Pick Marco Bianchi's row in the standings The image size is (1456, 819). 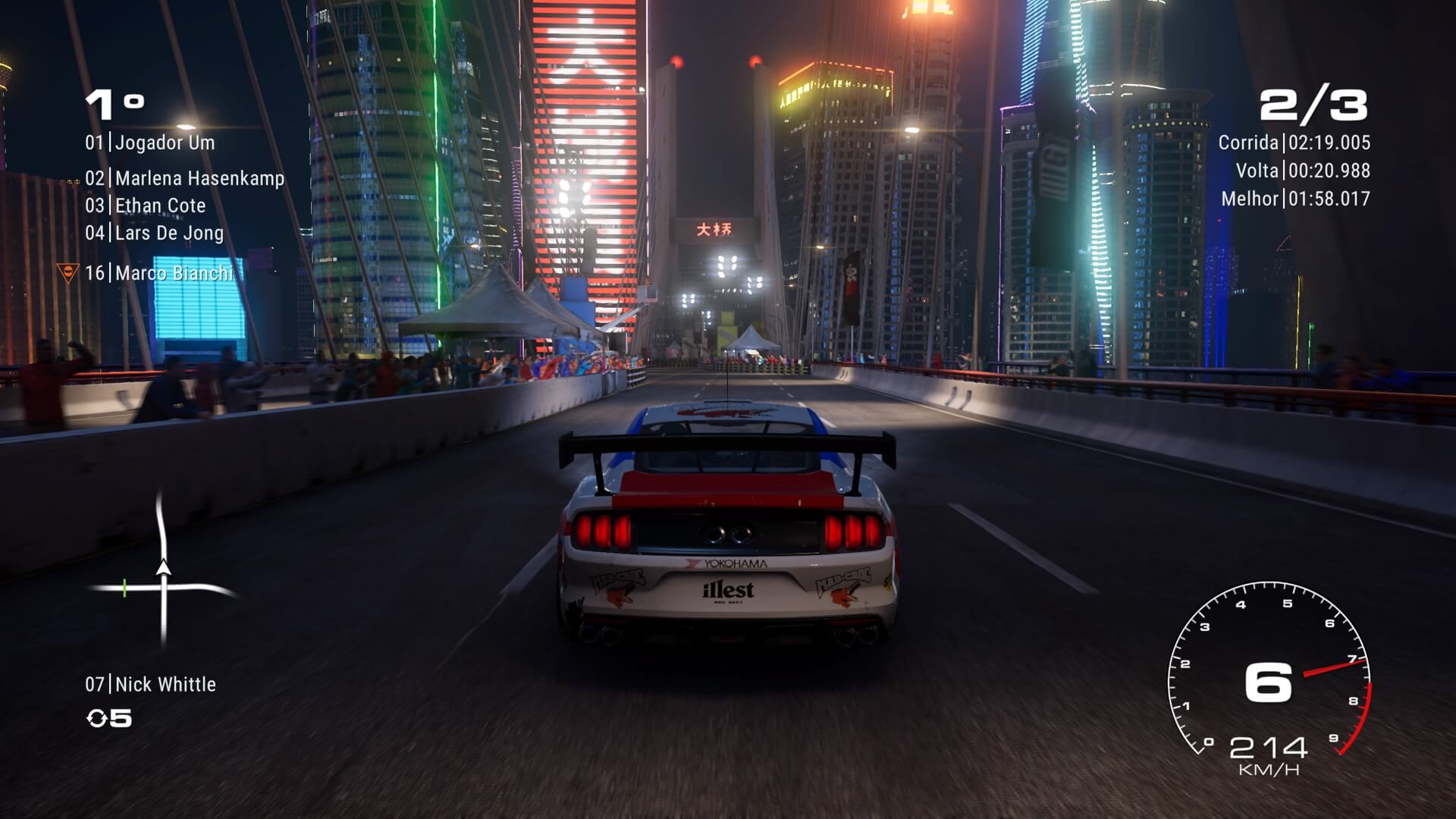click(x=159, y=273)
